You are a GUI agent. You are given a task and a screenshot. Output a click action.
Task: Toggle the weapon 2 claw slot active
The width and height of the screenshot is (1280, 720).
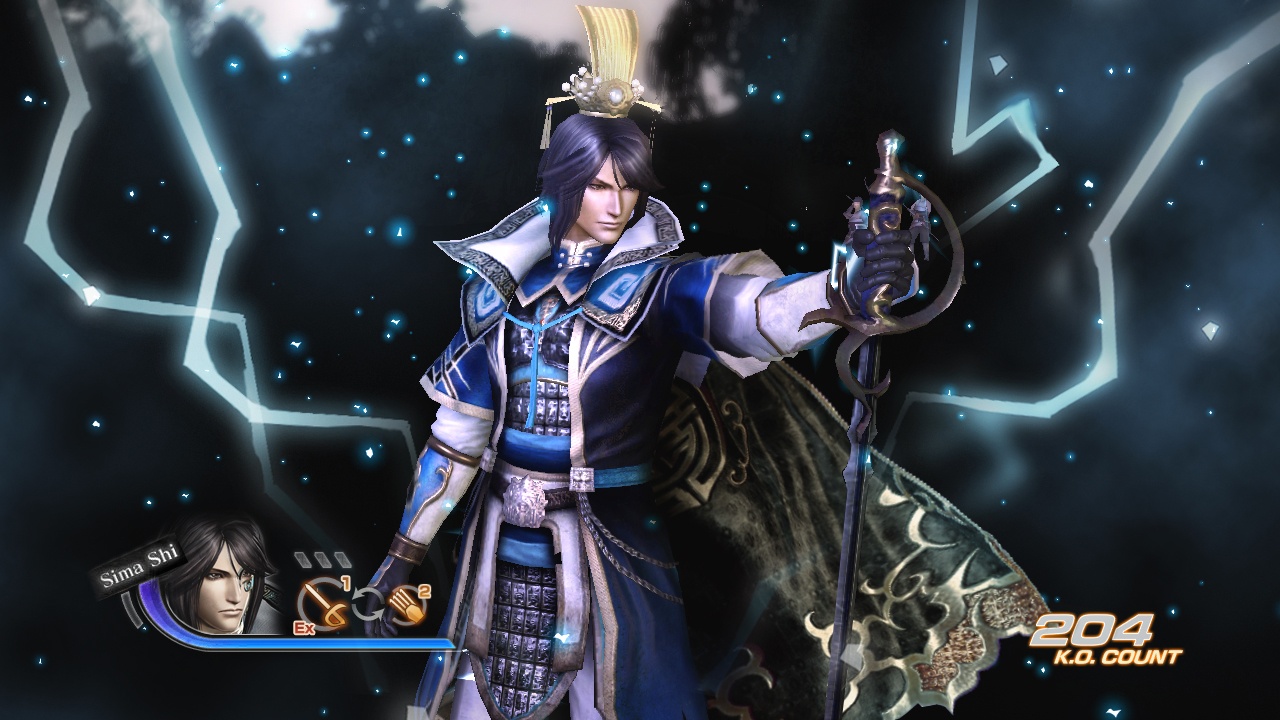[408, 603]
